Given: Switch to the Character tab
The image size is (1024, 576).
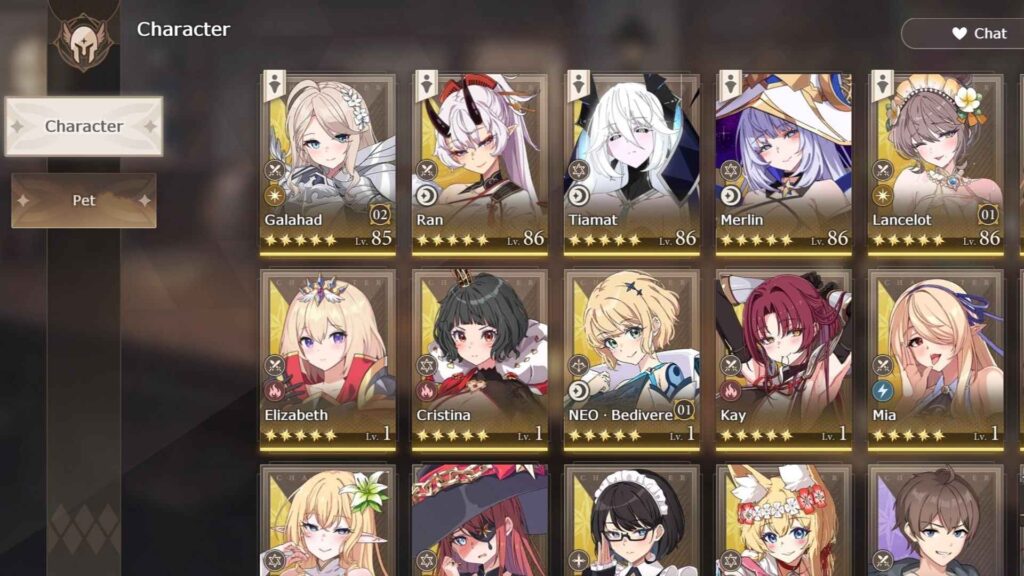Looking at the screenshot, I should 84,126.
